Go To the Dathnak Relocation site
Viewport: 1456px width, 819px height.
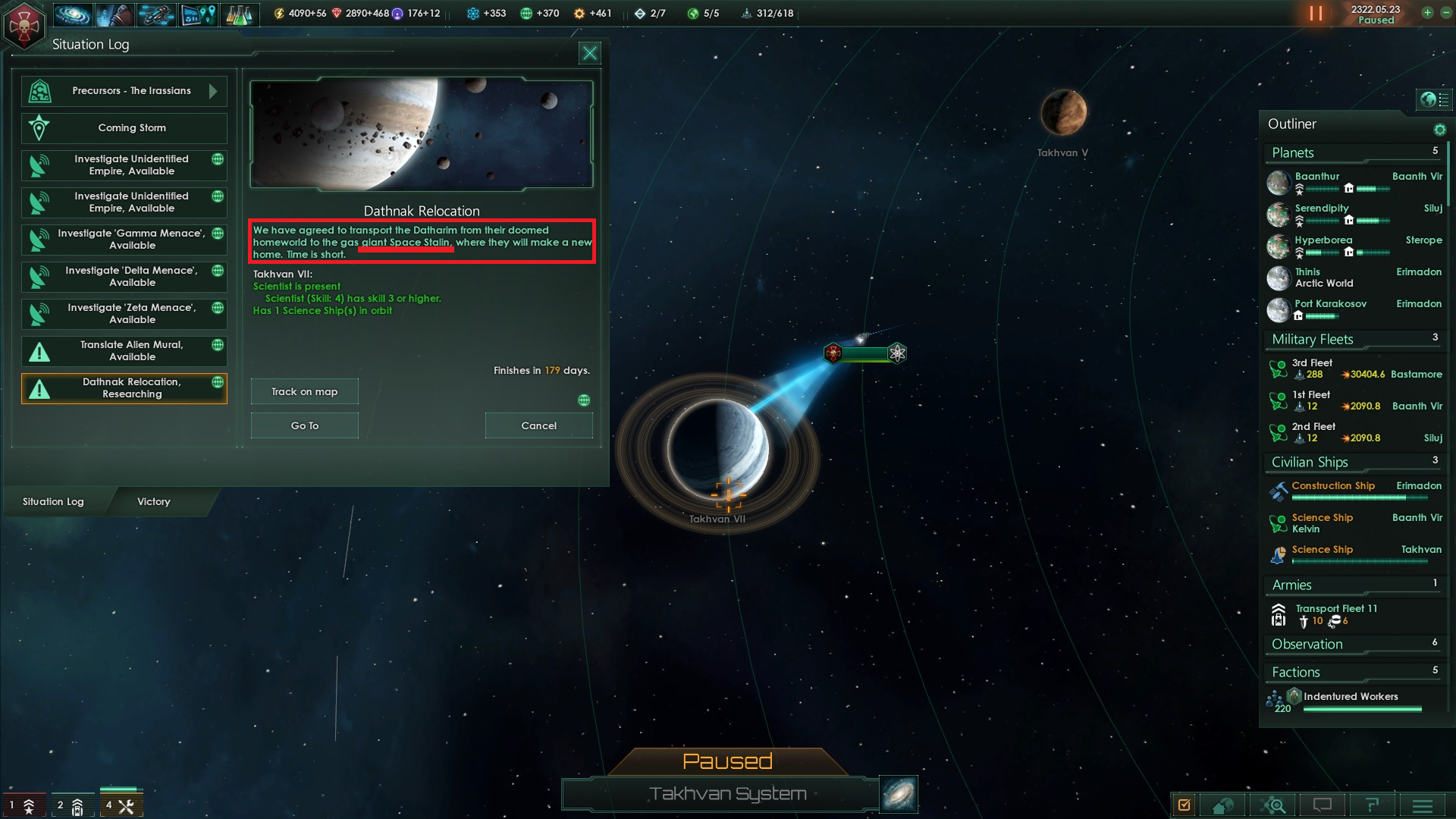[305, 426]
